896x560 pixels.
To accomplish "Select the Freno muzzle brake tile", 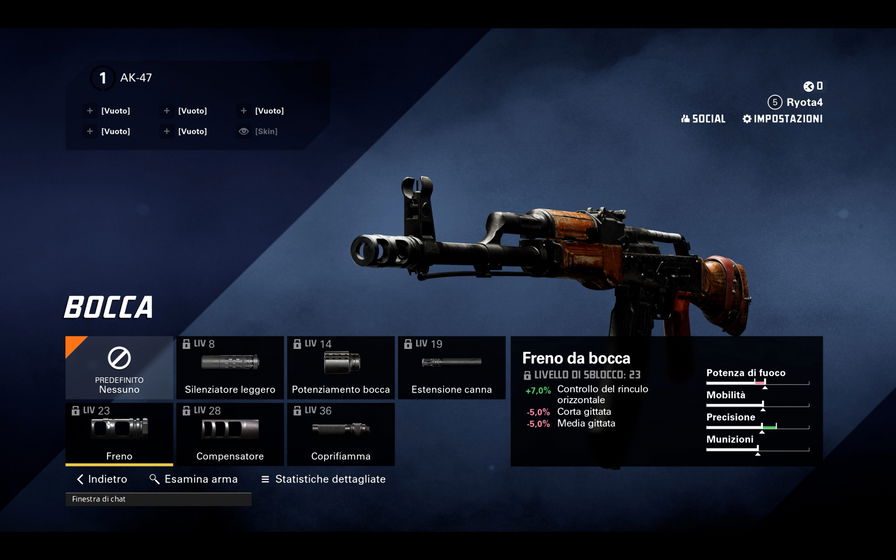I will tap(119, 434).
